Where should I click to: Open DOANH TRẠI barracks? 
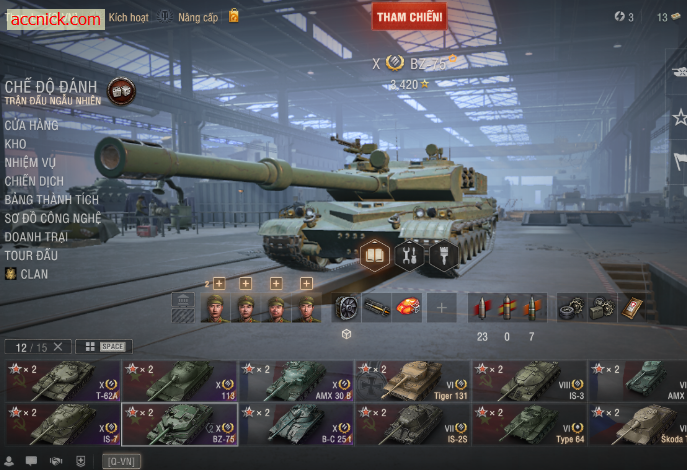click(36, 236)
